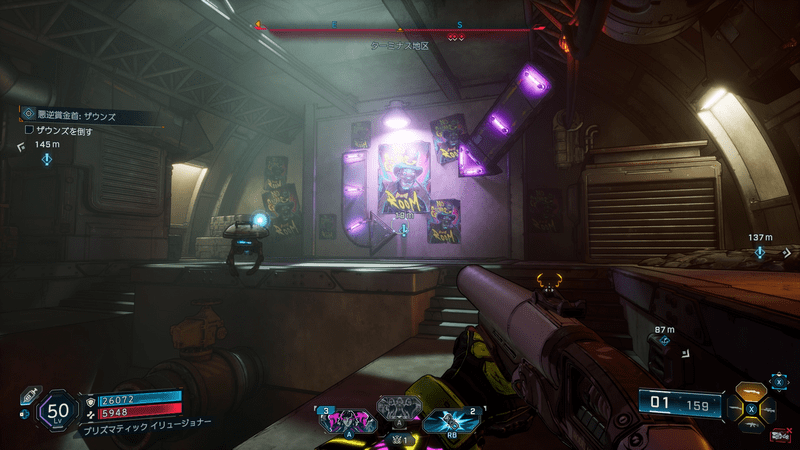Click the 137 m waypoint marker
This screenshot has width=800, height=450.
760,252
